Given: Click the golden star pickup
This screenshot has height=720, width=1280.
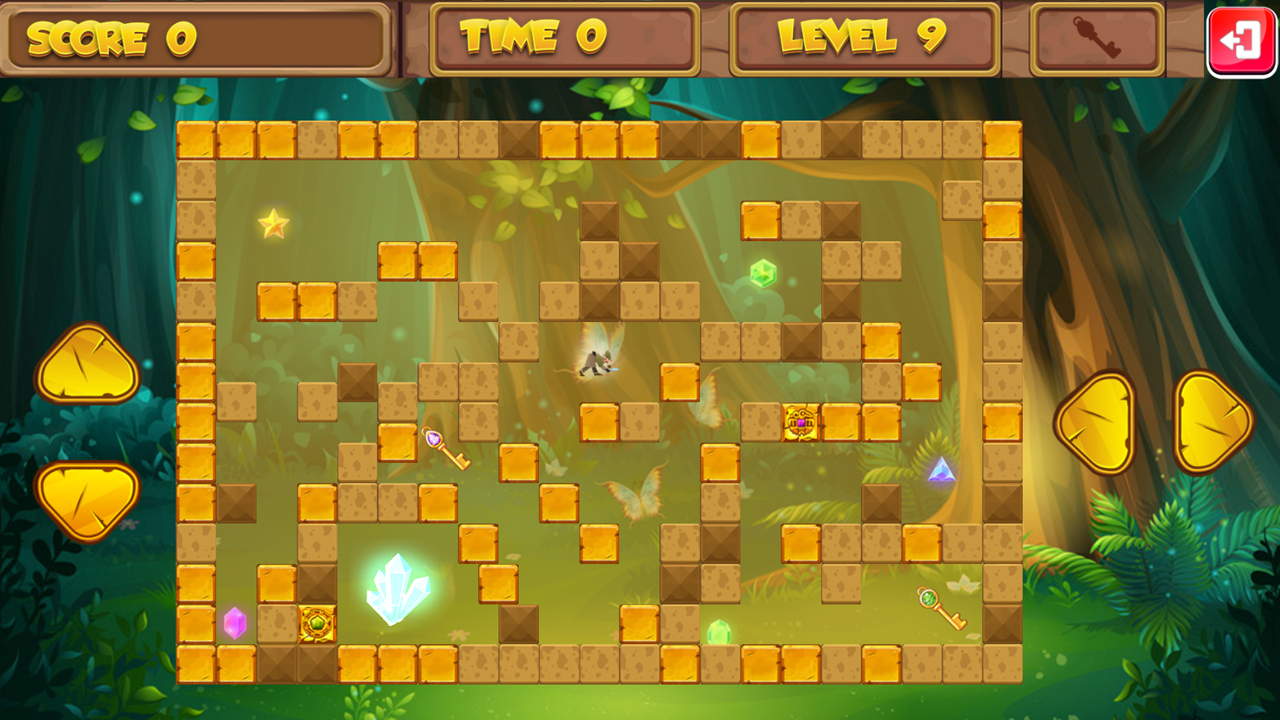Looking at the screenshot, I should 274,223.
